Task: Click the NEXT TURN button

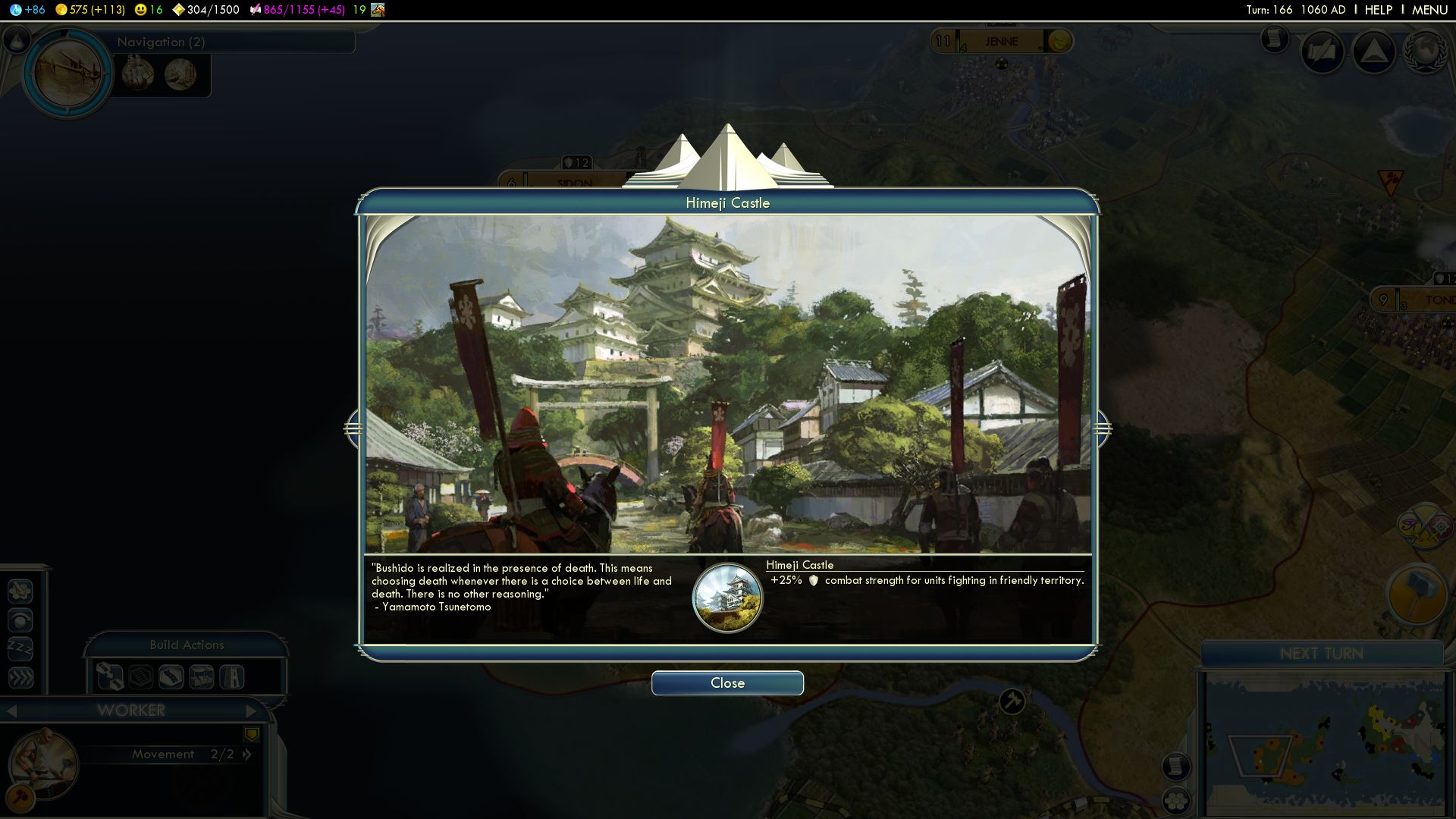Action: click(1321, 654)
